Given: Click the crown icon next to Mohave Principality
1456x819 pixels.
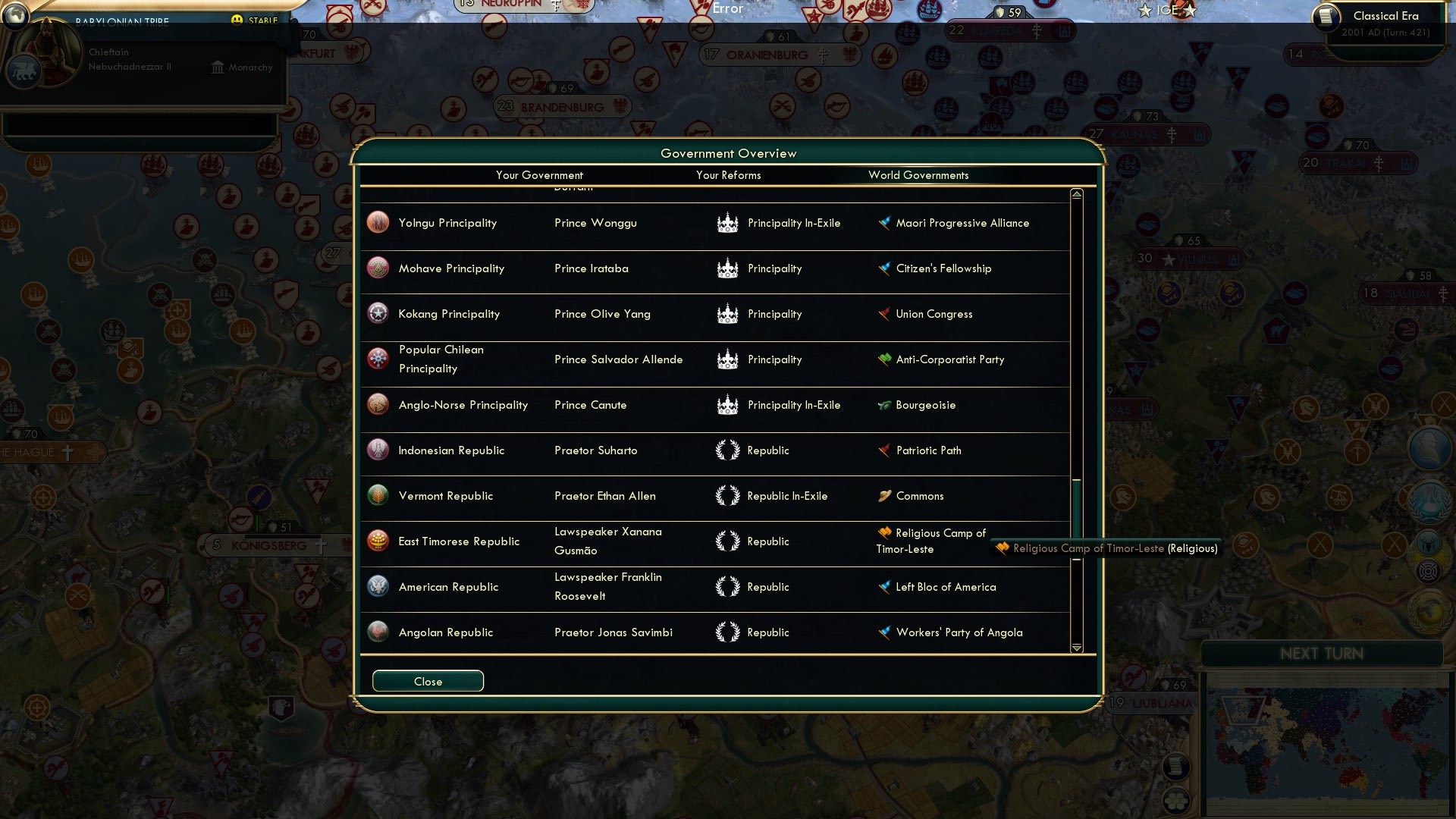Looking at the screenshot, I should (727, 268).
